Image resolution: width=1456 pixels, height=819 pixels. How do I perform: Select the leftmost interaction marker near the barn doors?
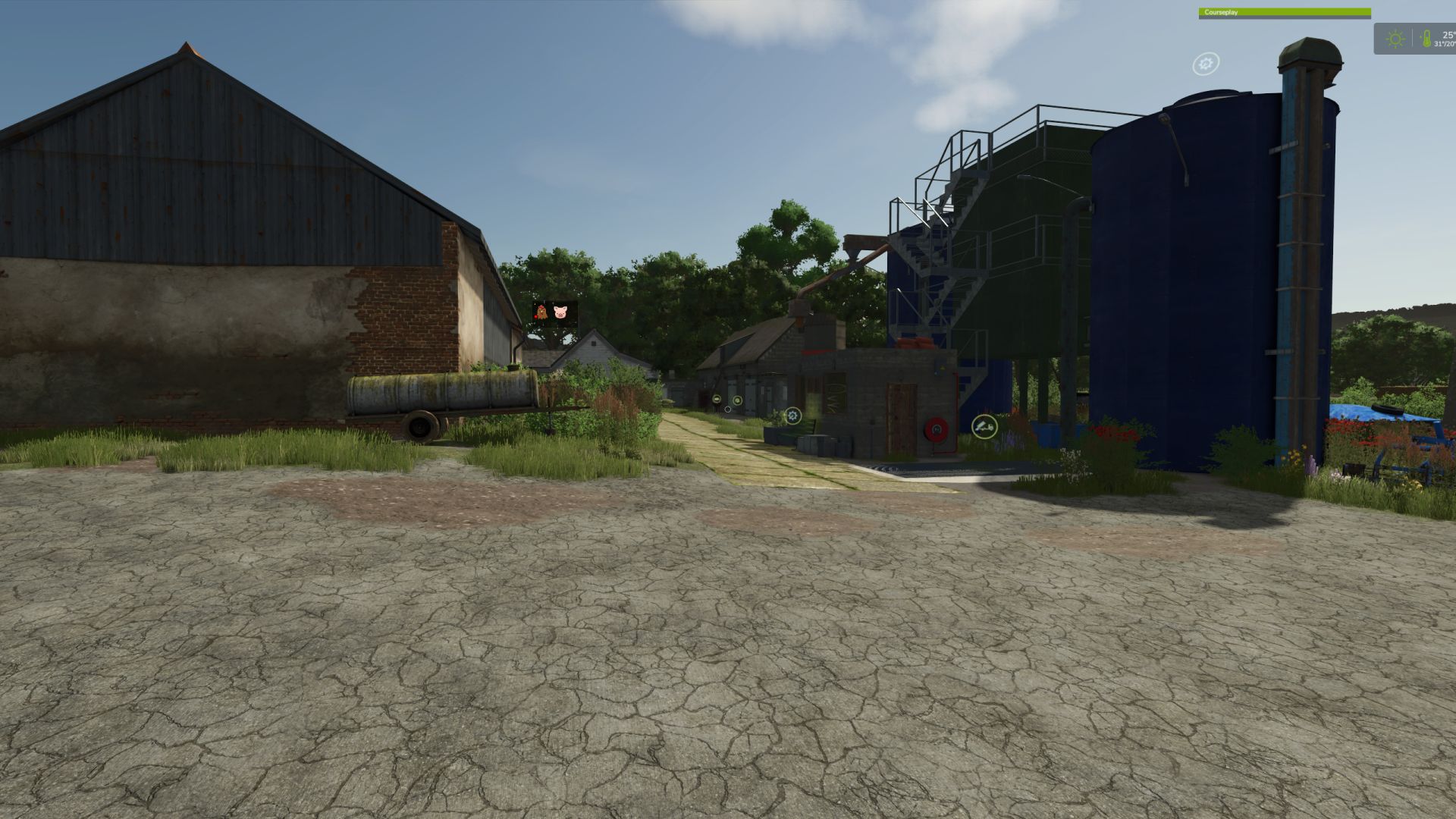click(717, 399)
